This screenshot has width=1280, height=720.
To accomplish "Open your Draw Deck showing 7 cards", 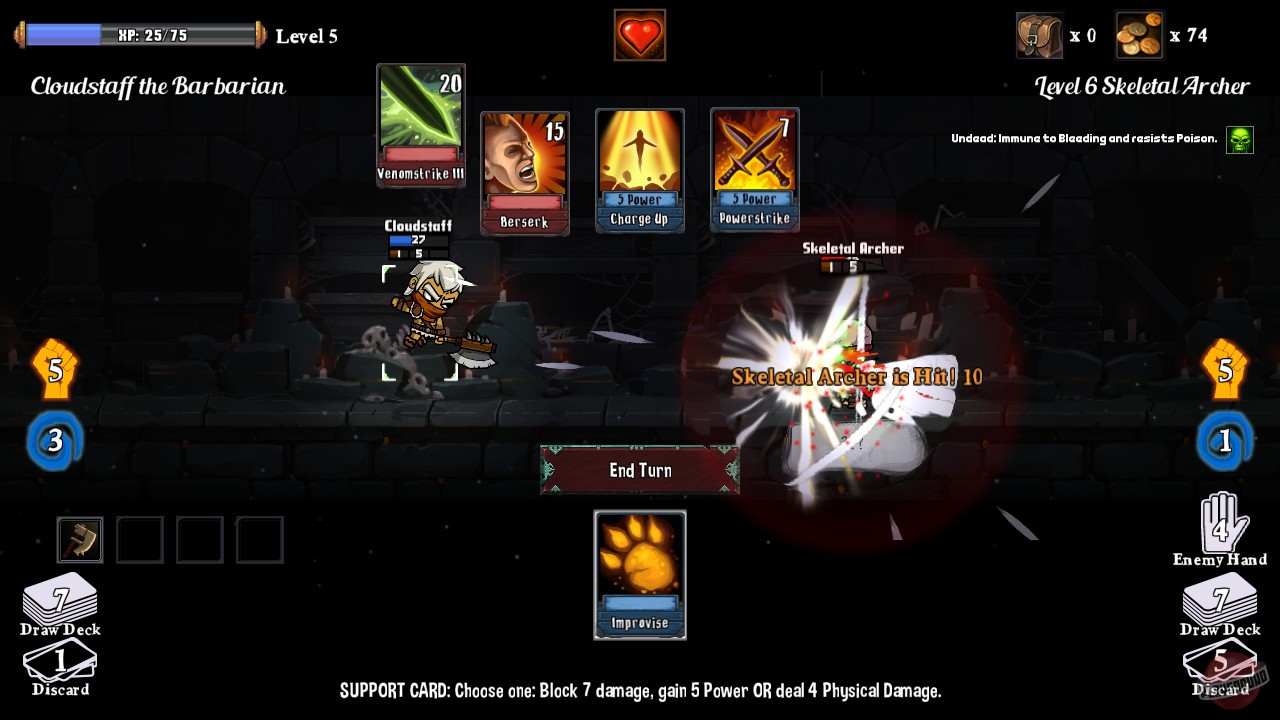I will (60, 600).
